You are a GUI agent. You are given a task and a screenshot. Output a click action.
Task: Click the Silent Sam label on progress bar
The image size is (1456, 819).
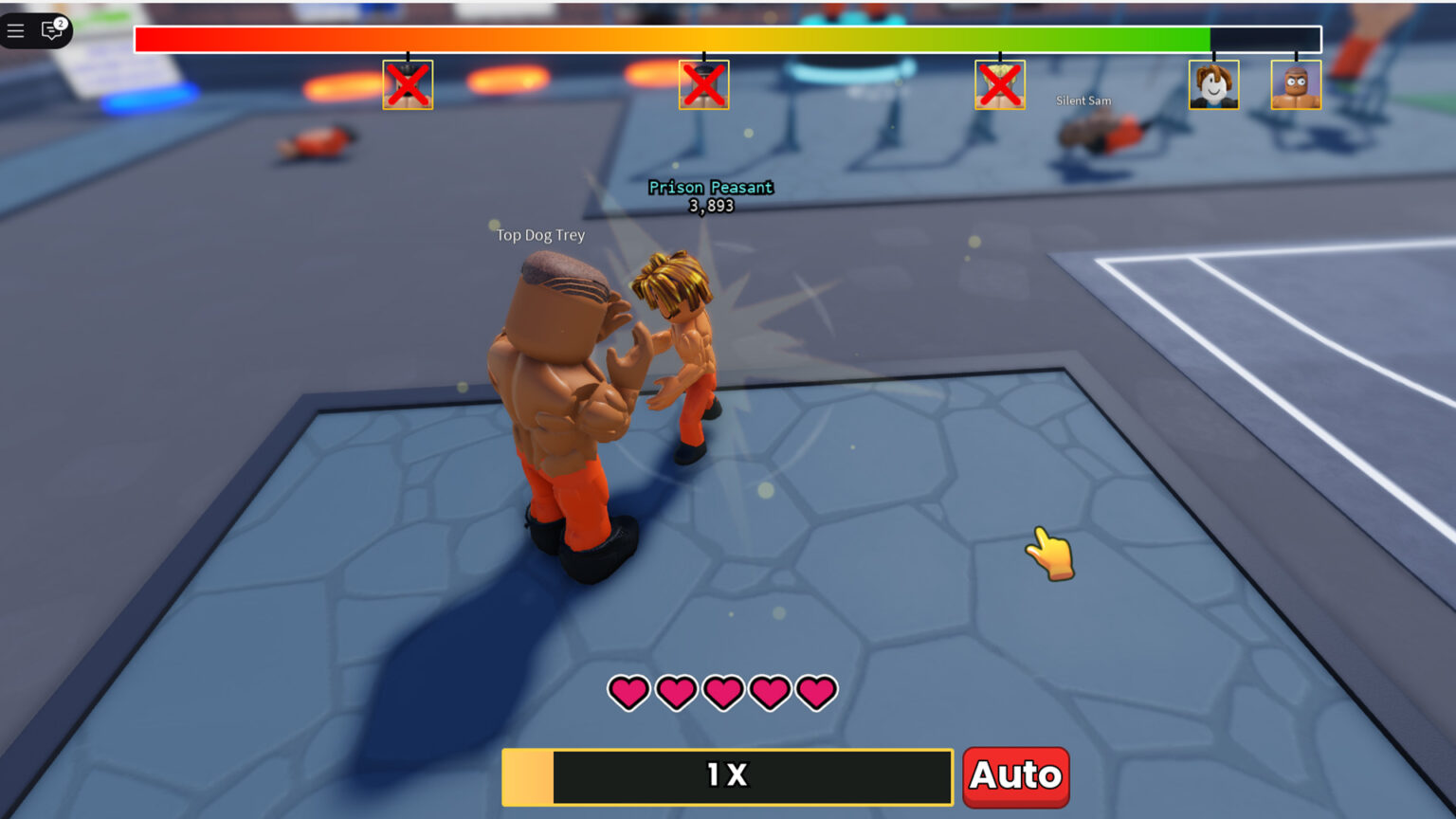[1083, 100]
